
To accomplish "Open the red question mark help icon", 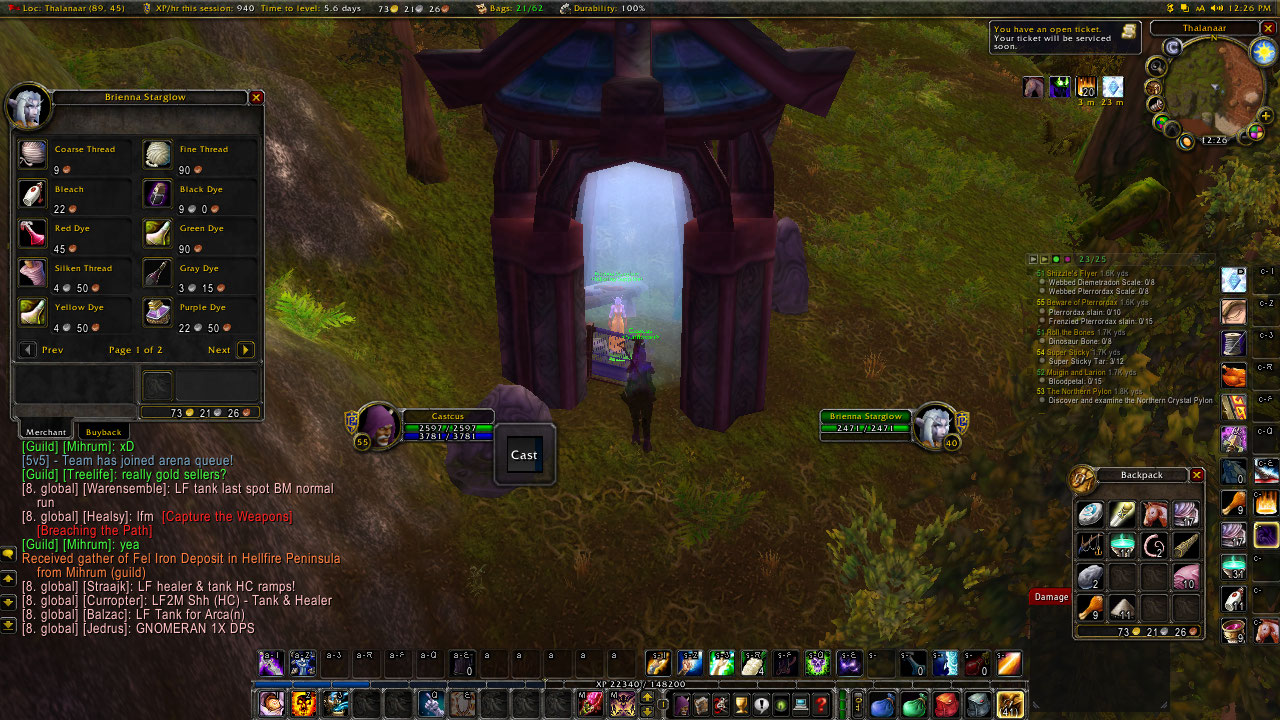I will tap(820, 704).
